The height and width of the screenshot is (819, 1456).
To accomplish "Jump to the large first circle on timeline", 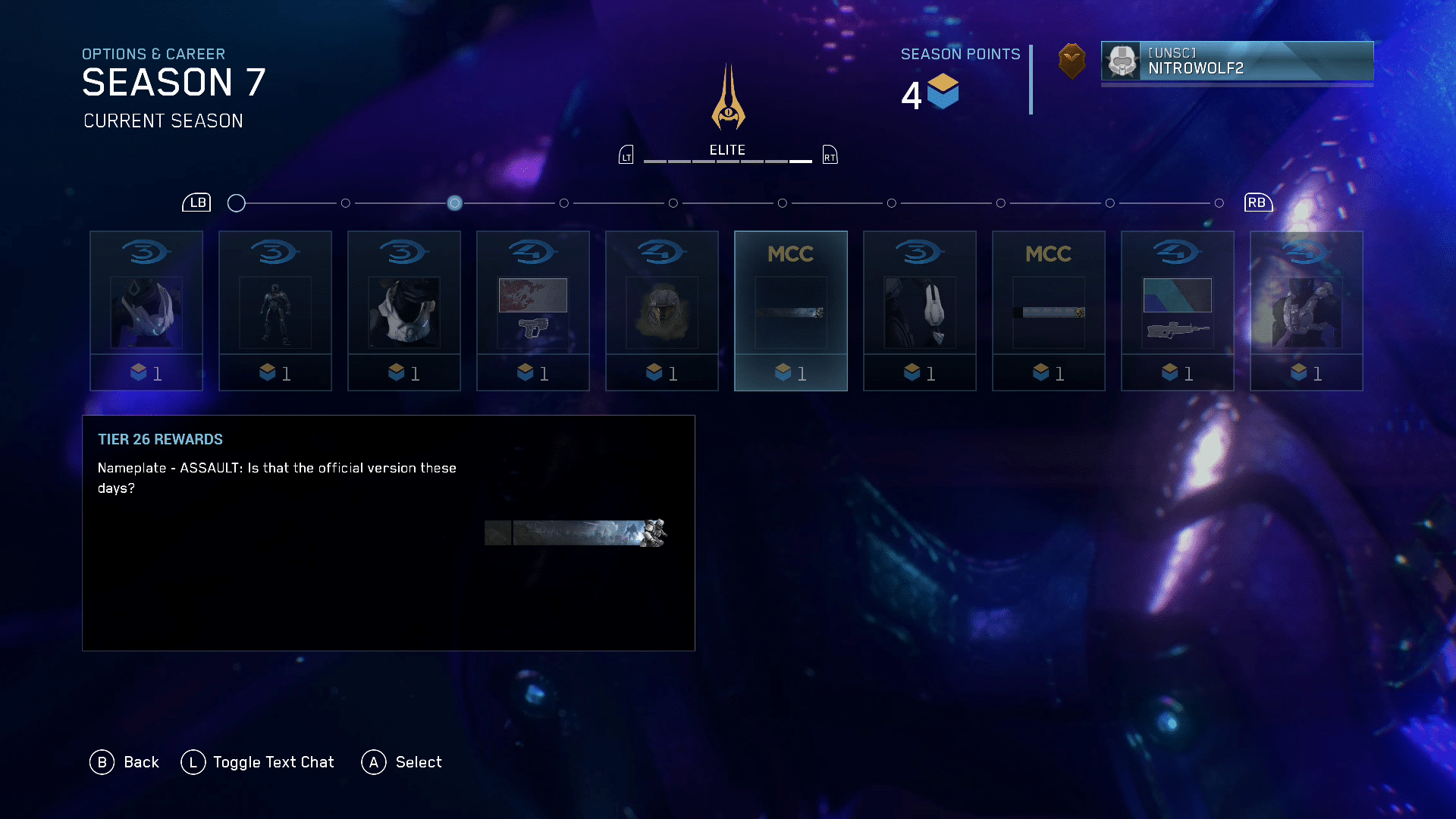I will [x=237, y=203].
